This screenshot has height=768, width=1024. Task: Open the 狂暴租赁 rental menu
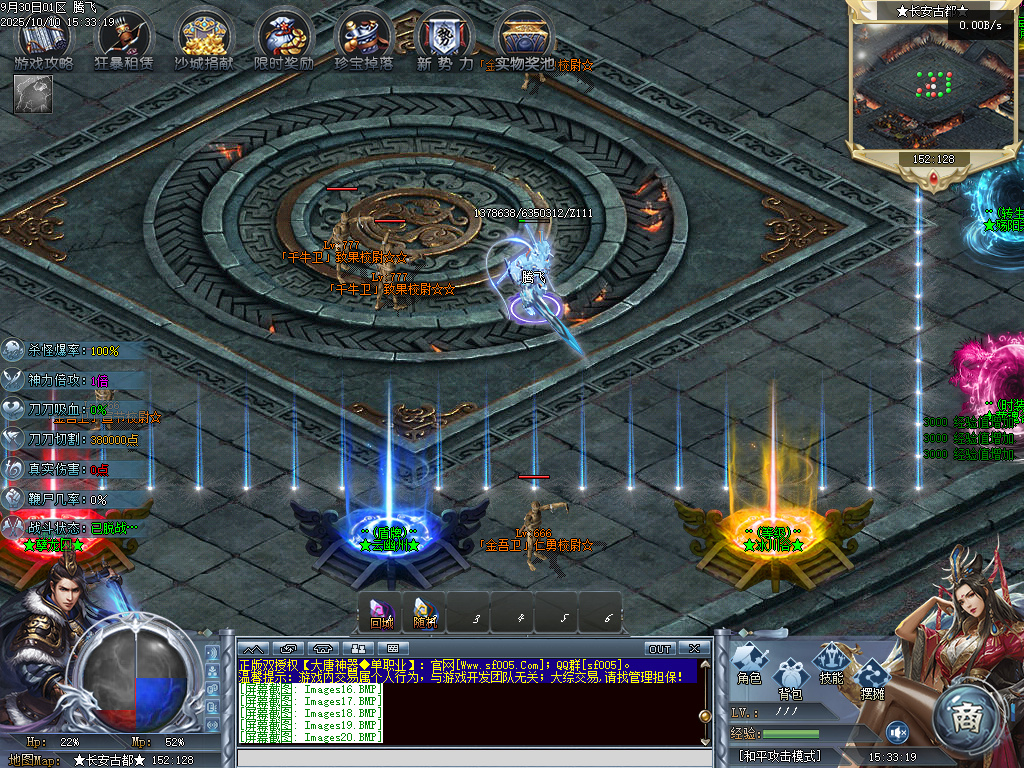(x=124, y=38)
